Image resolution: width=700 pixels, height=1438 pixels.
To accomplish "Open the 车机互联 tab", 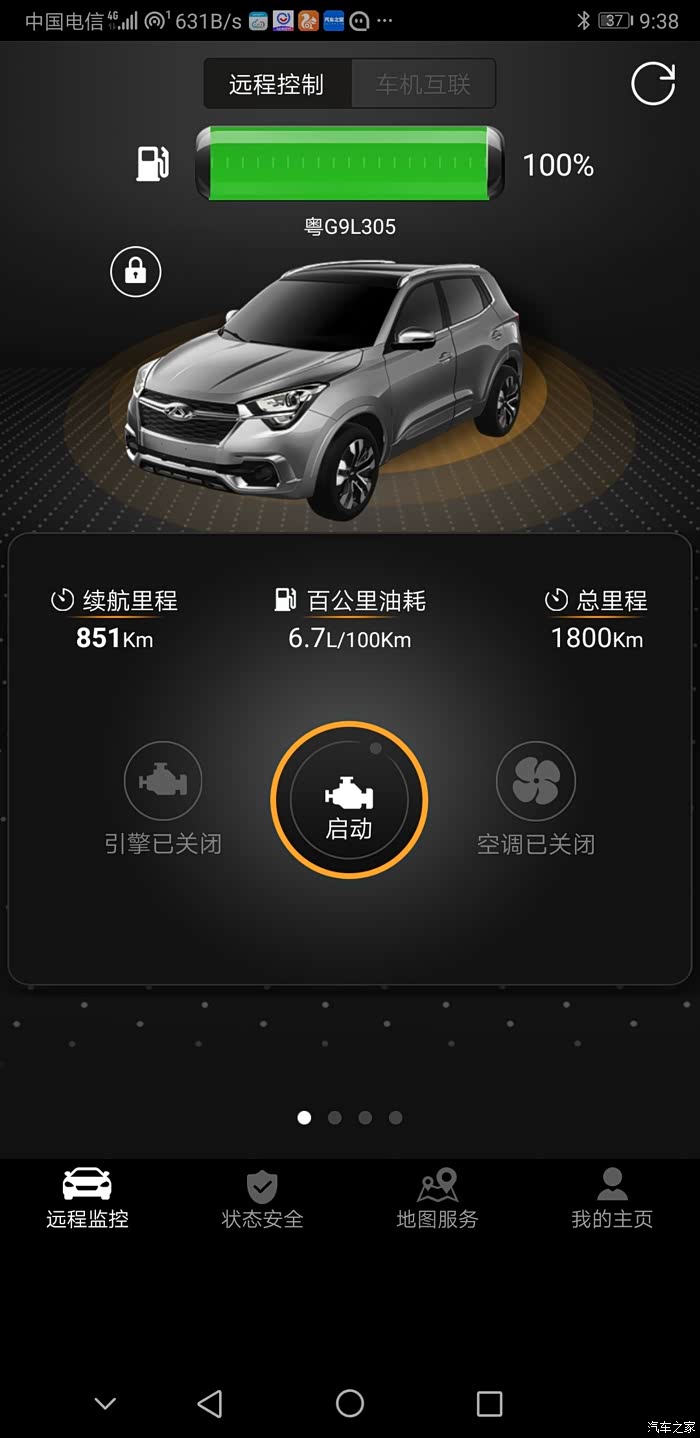I will [423, 84].
